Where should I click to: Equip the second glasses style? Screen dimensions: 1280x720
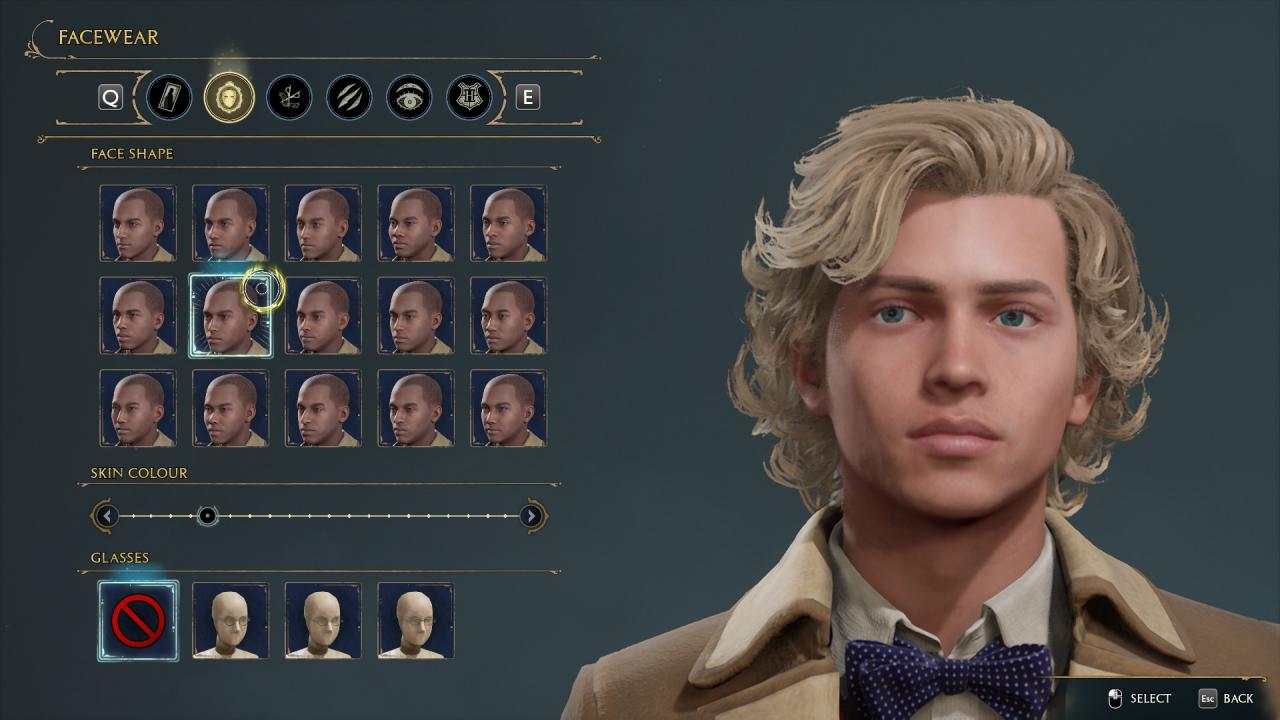click(x=231, y=620)
